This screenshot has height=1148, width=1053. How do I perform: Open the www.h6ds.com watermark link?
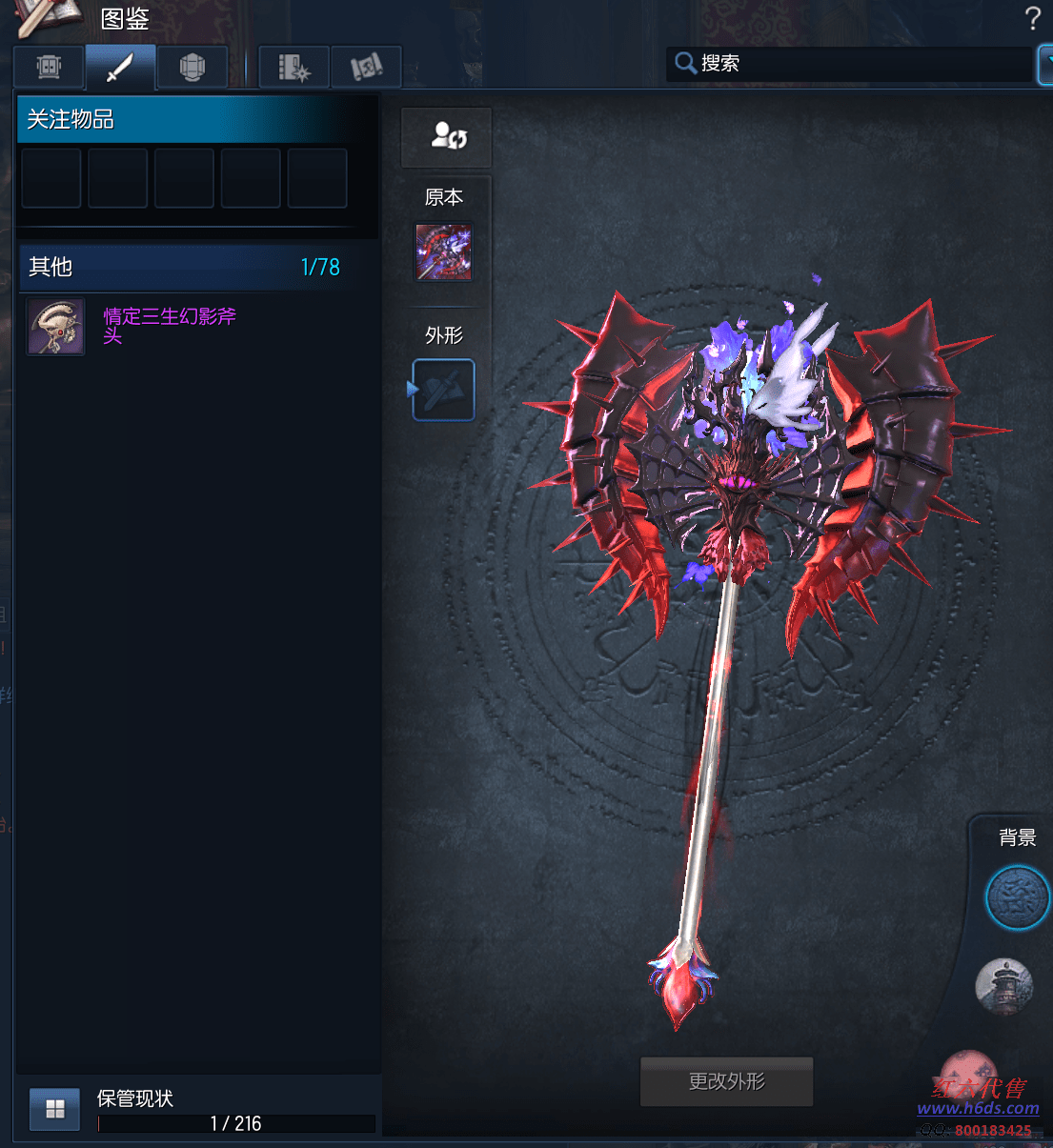pyautogui.click(x=978, y=1108)
